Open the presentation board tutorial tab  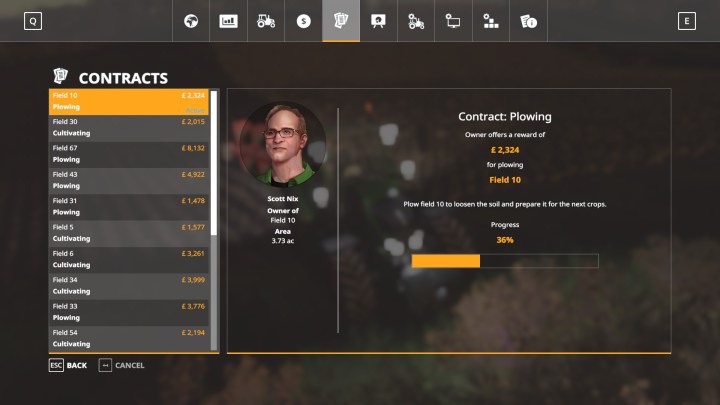(378, 21)
